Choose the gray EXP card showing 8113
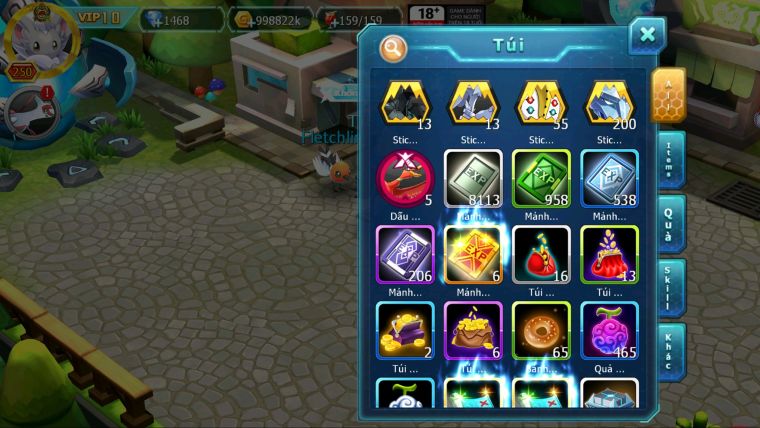 coord(473,178)
